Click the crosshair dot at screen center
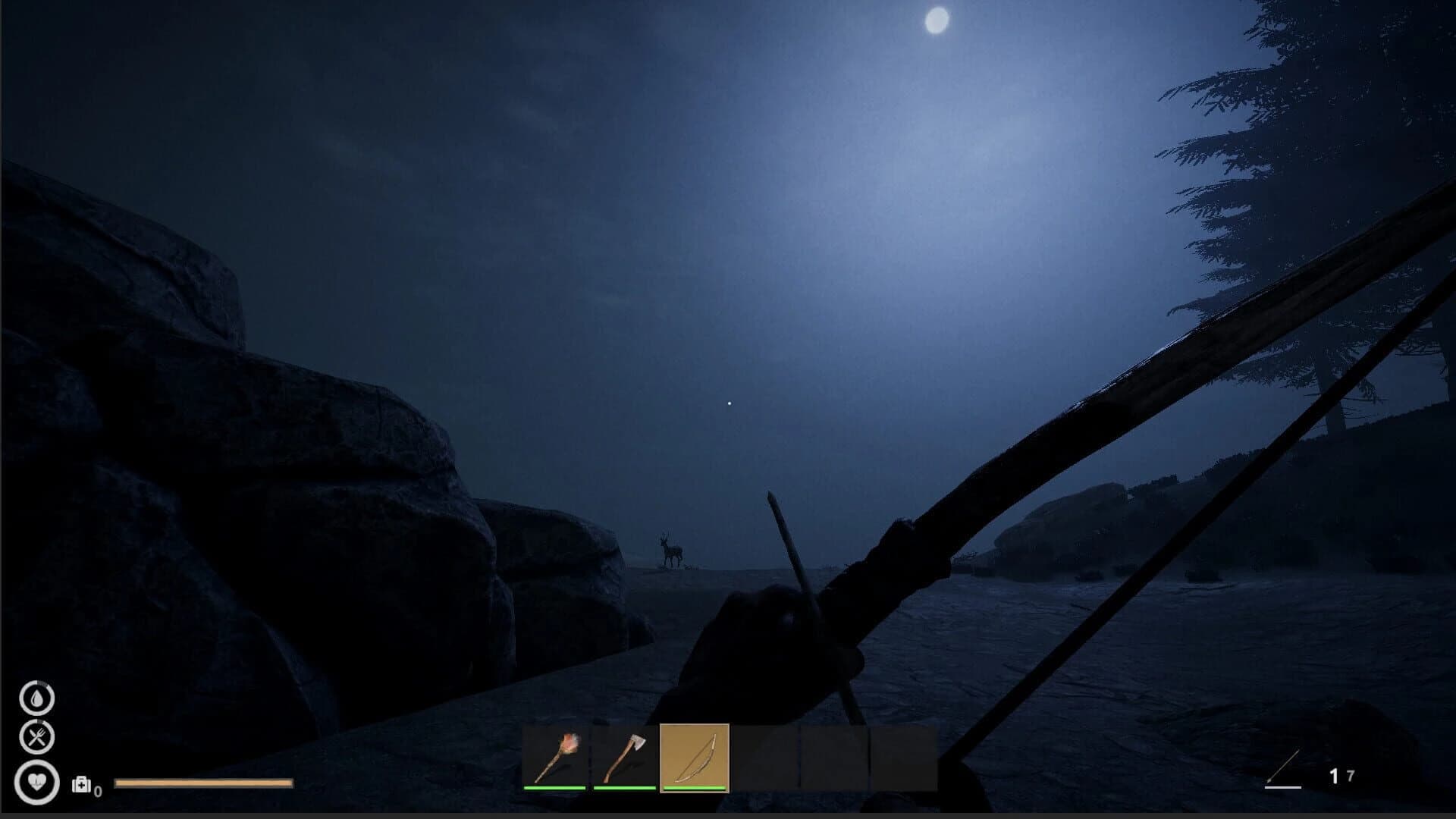This screenshot has height=819, width=1456. (728, 402)
